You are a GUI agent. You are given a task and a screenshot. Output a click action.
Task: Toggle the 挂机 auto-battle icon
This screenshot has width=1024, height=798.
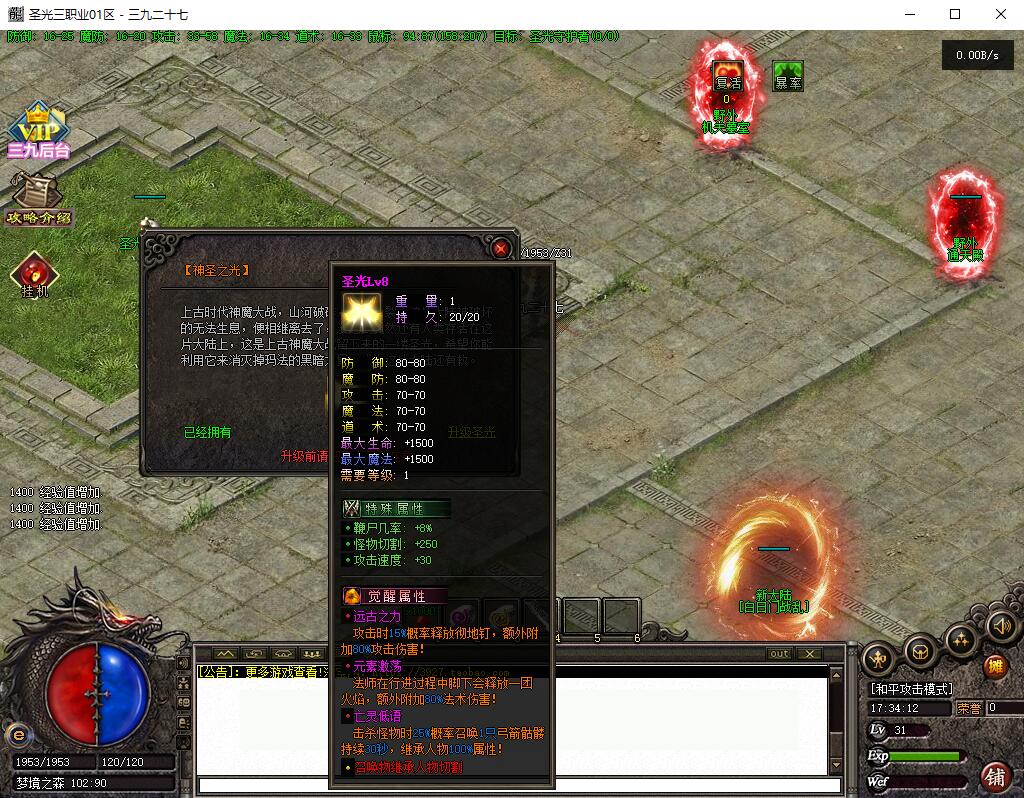(x=34, y=275)
